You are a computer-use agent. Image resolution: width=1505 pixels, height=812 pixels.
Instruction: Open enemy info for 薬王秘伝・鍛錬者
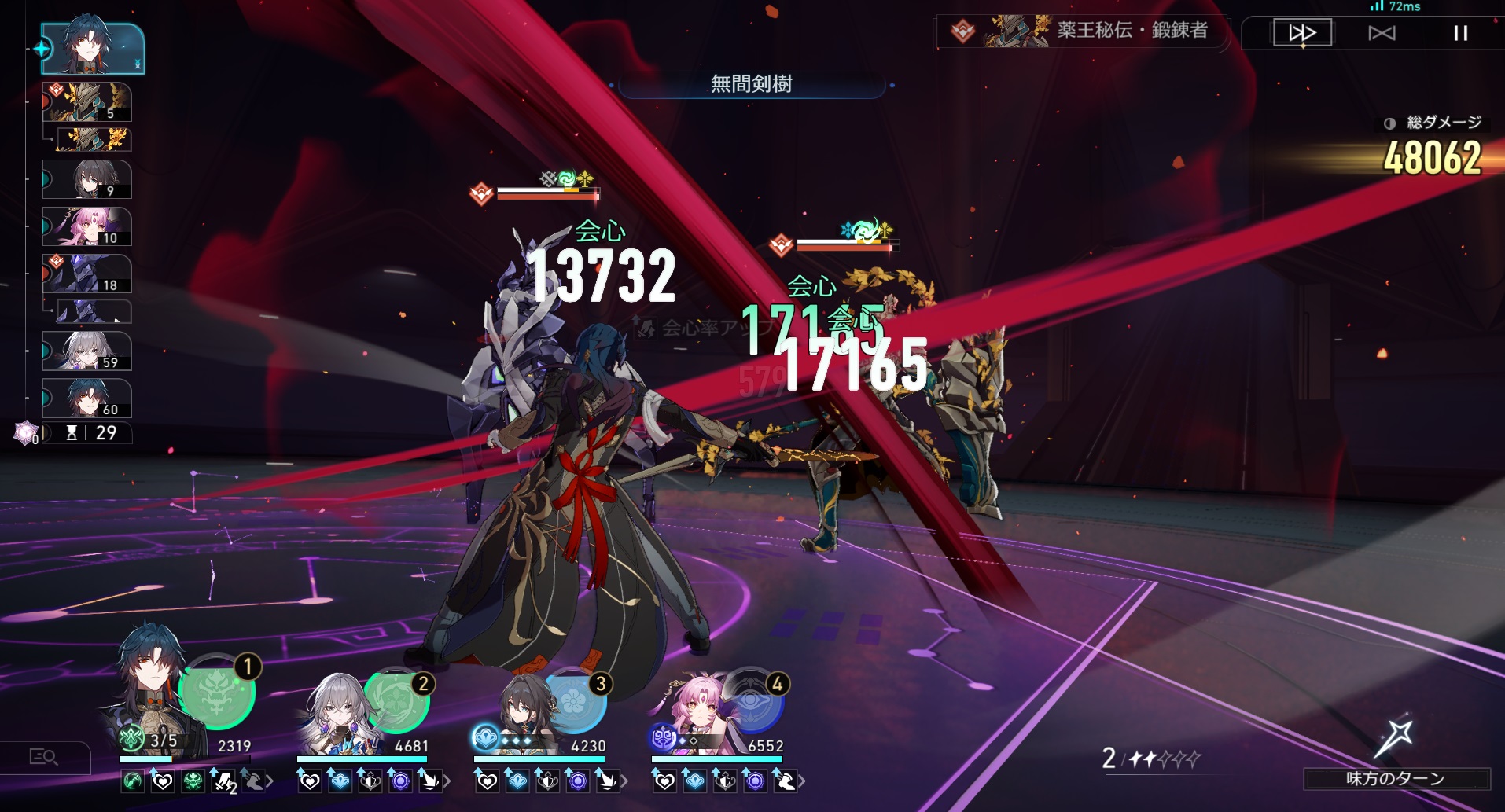click(x=1081, y=32)
